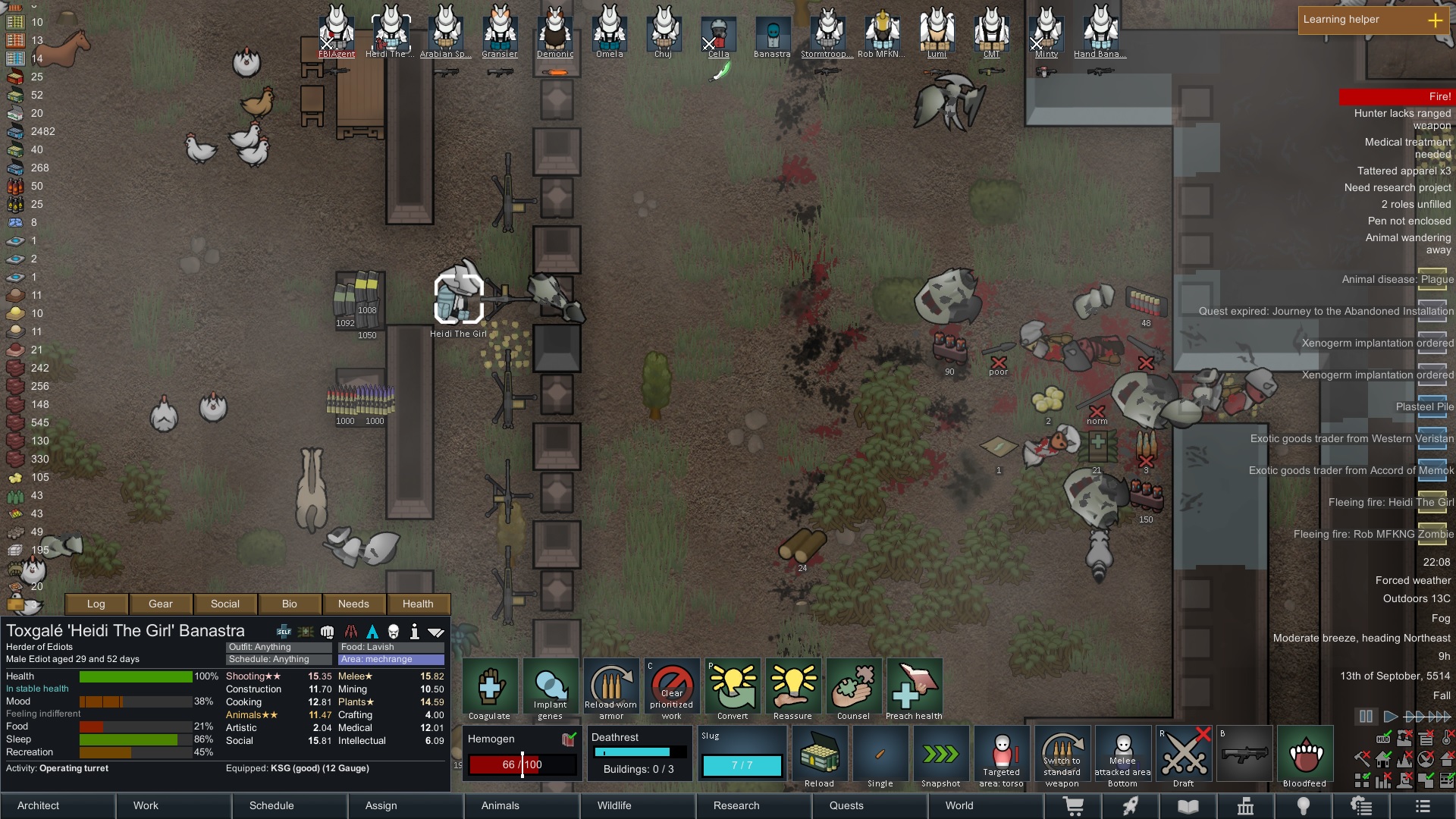Open the Learning helper panel
The image size is (1456, 819).
click(1373, 20)
